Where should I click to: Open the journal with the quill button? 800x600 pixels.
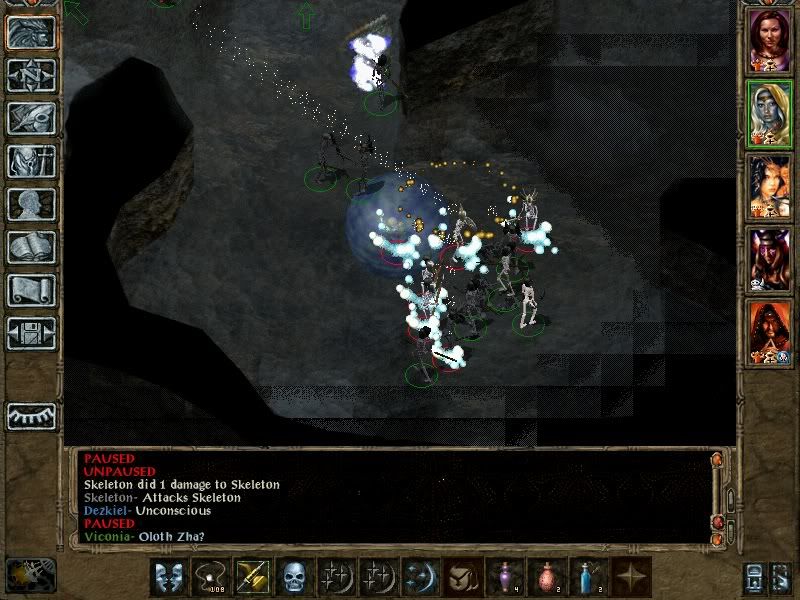31,118
